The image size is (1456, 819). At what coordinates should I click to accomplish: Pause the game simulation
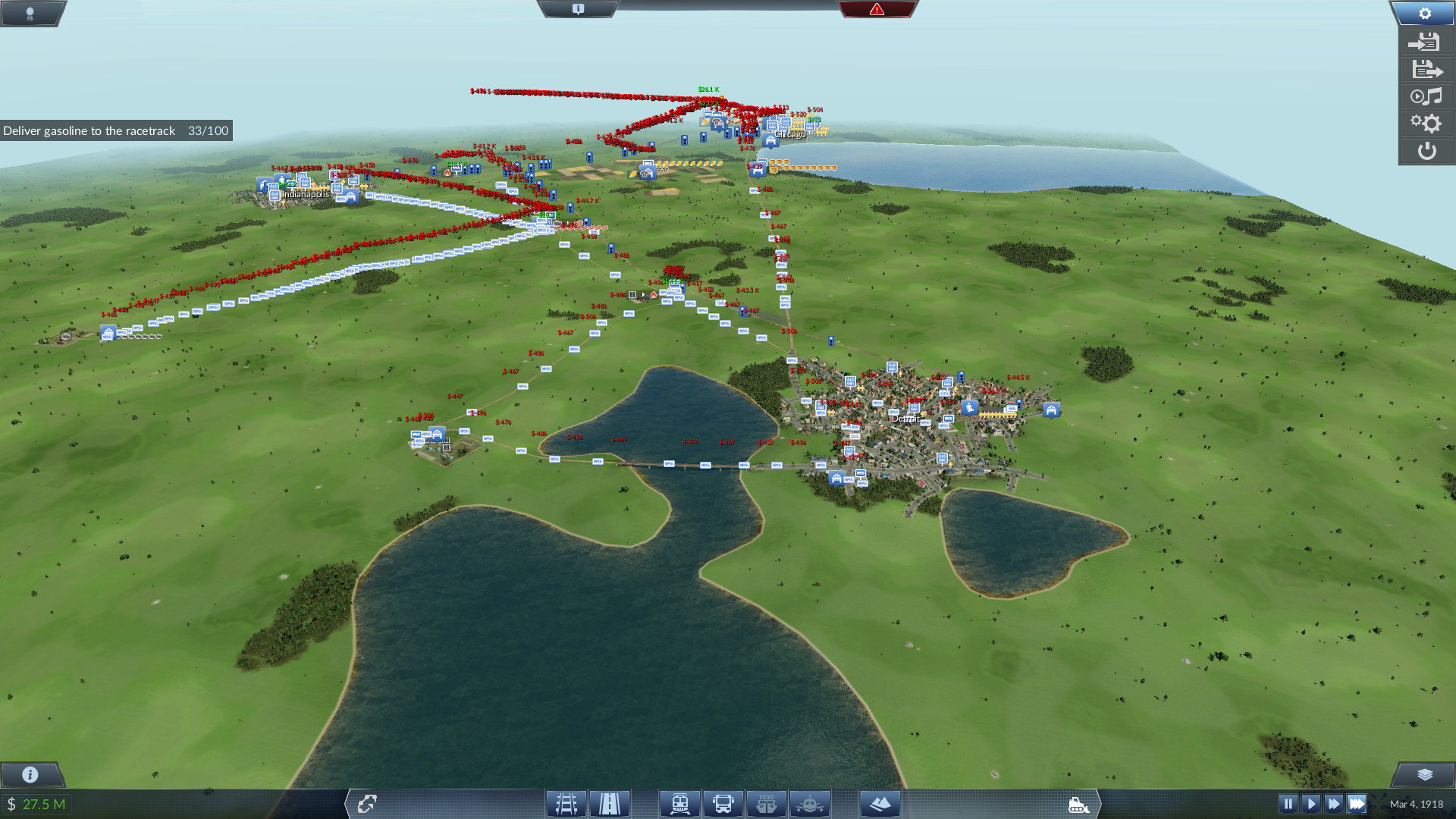coord(1288,804)
